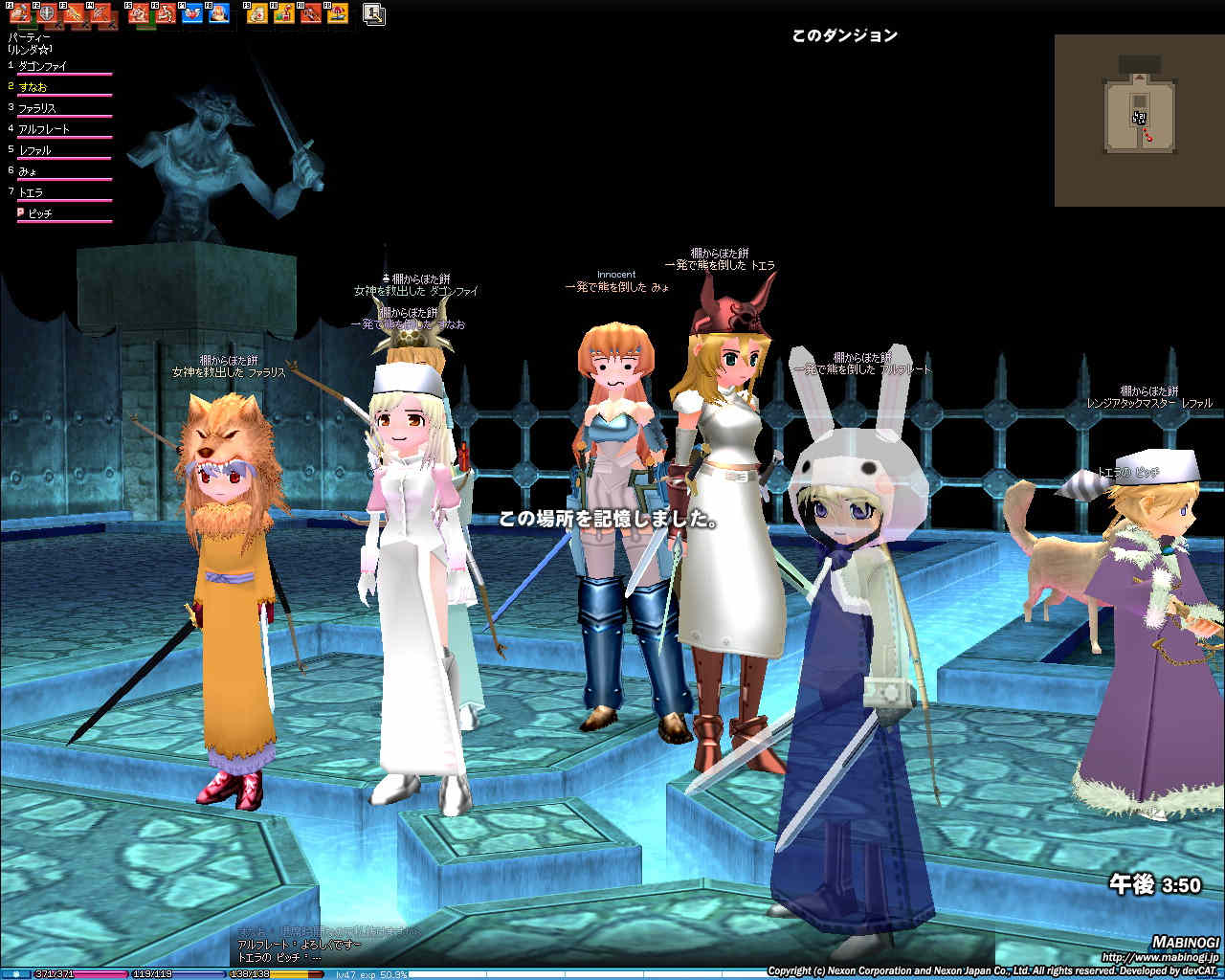1225x980 pixels.
Task: Choose party member すなお in list
Action: pyautogui.click(x=33, y=87)
